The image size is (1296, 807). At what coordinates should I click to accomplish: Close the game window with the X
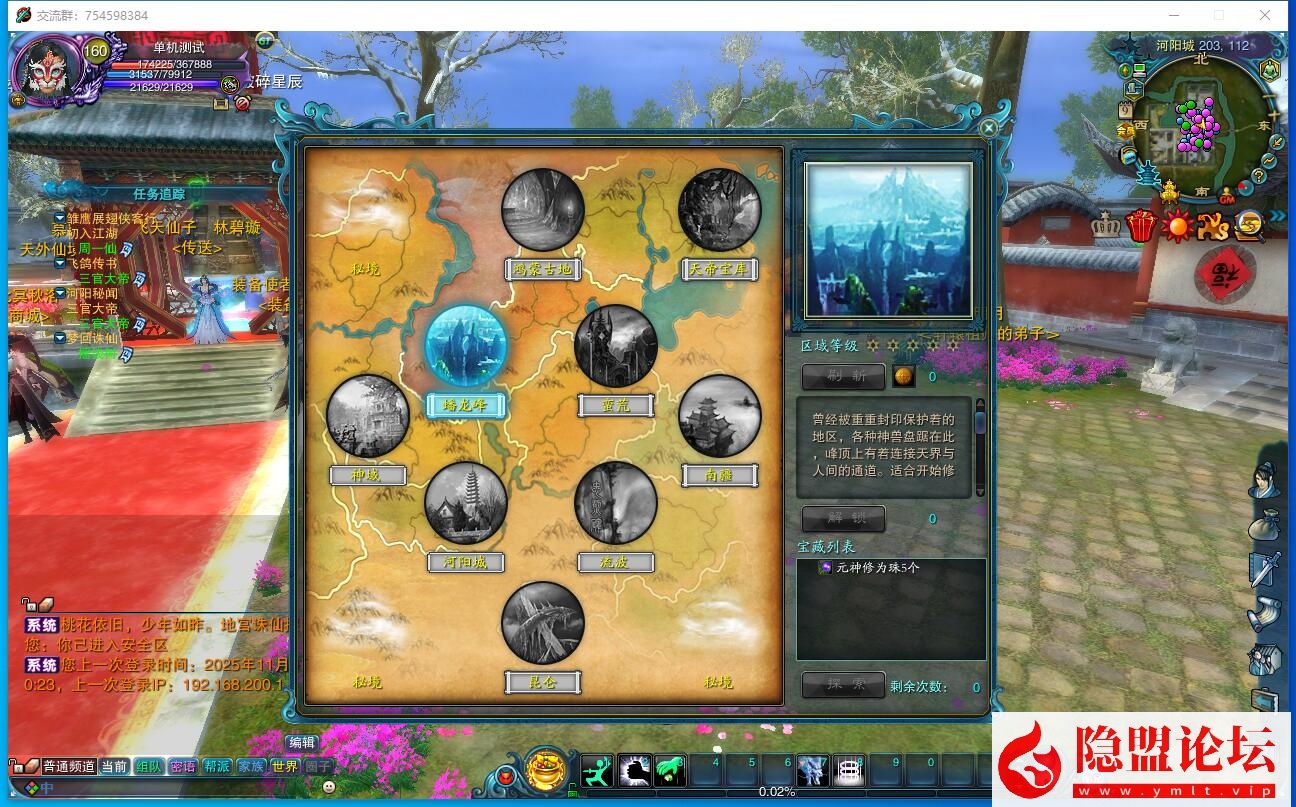[1265, 15]
